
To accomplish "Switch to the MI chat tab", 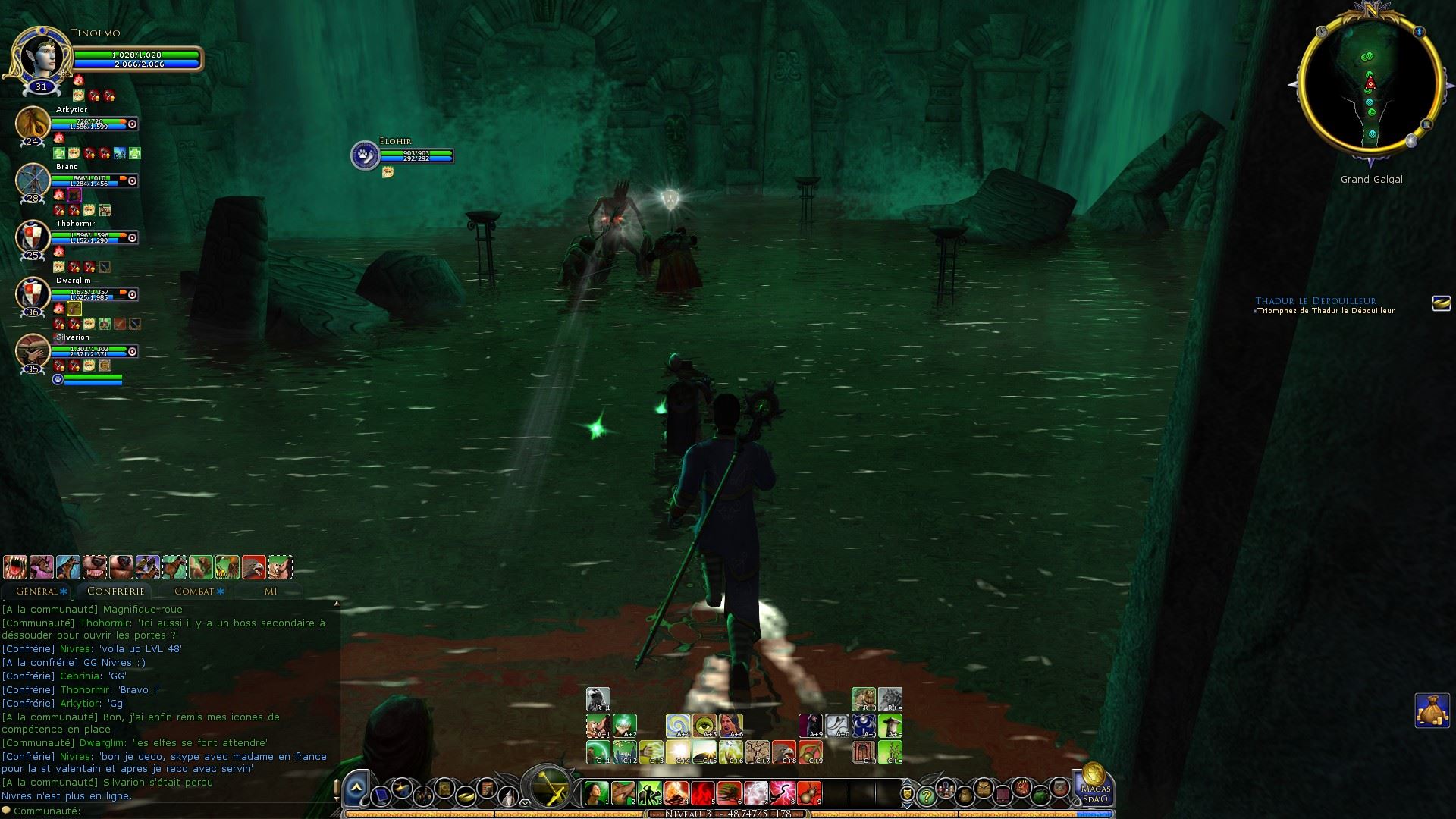I will [270, 591].
